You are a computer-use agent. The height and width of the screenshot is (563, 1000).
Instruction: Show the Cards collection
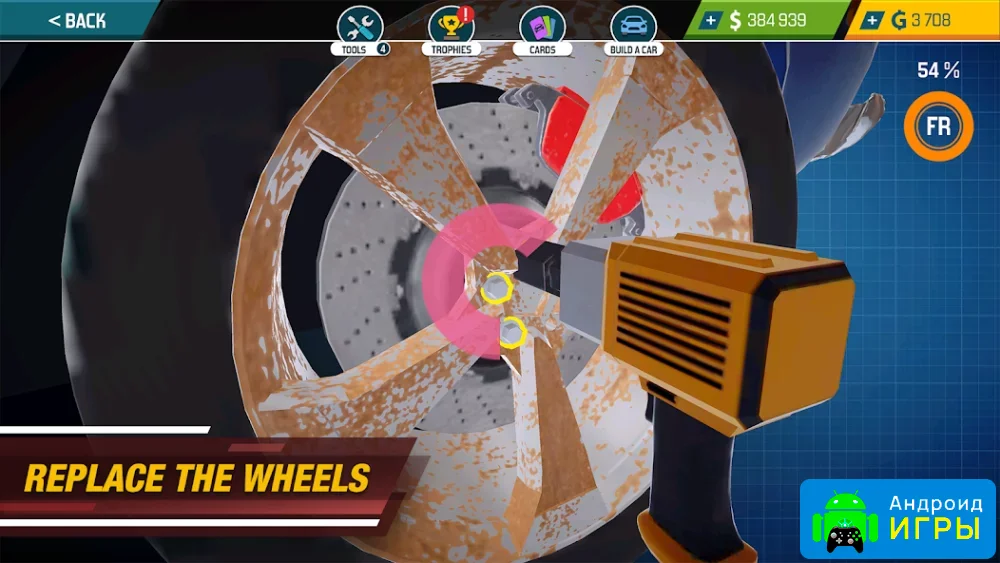tap(543, 28)
